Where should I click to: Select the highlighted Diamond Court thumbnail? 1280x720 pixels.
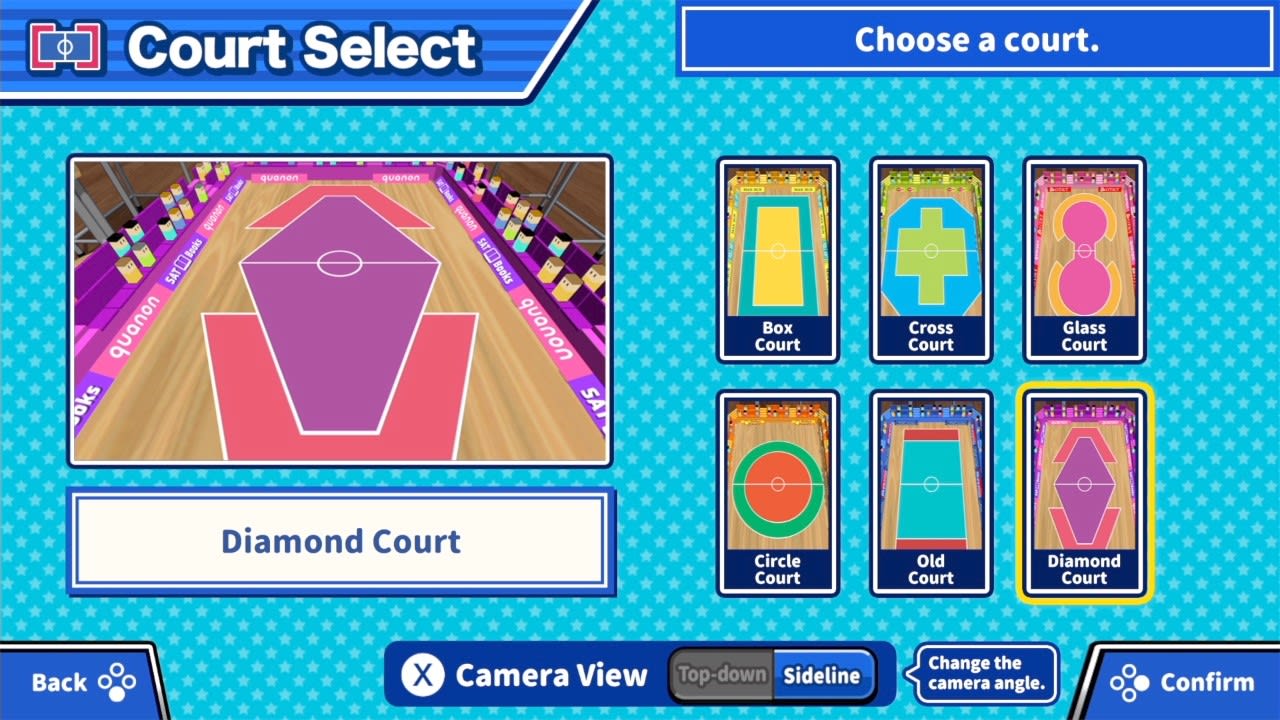(1084, 494)
